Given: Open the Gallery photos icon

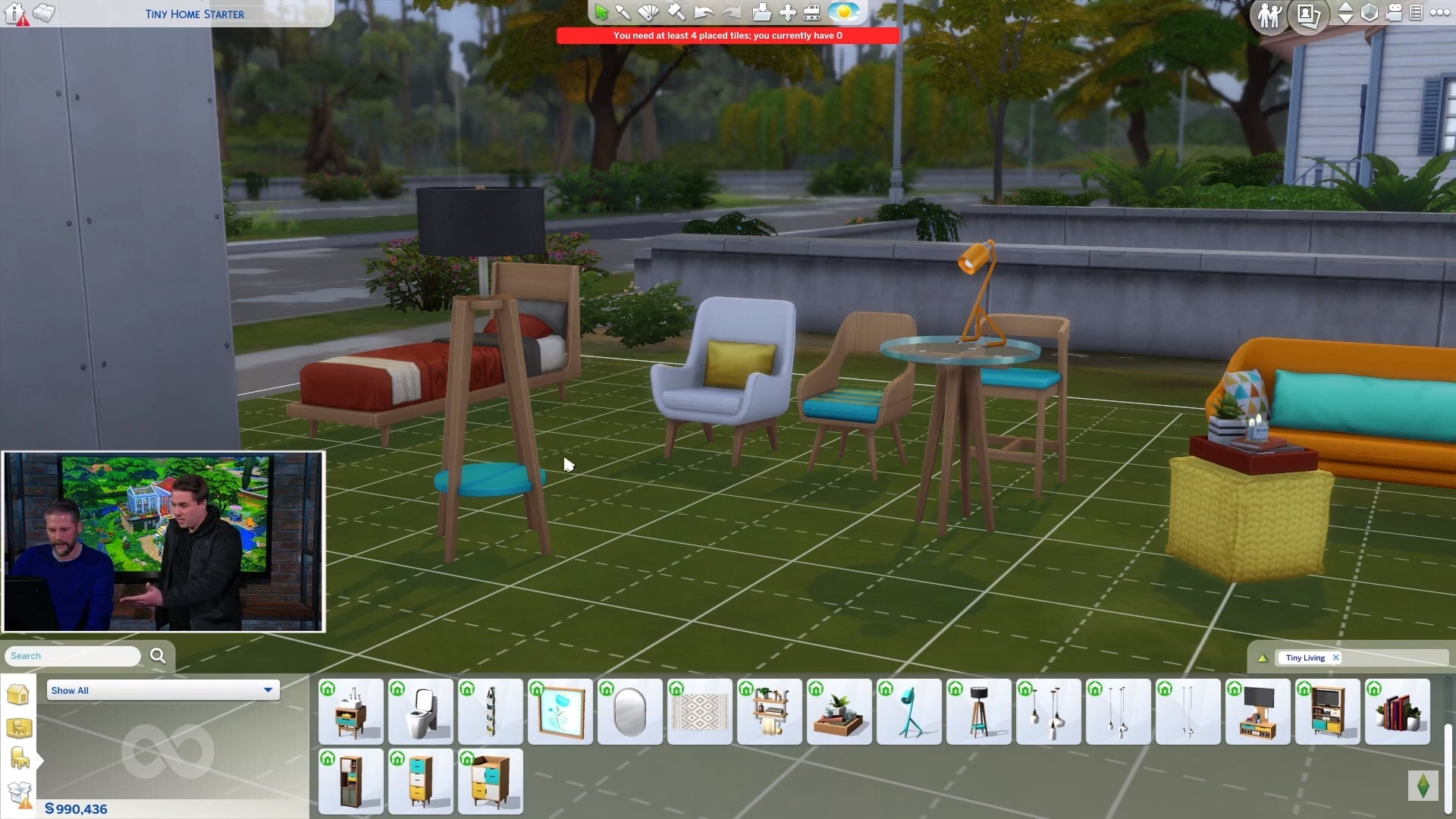Looking at the screenshot, I should pyautogui.click(x=1309, y=14).
